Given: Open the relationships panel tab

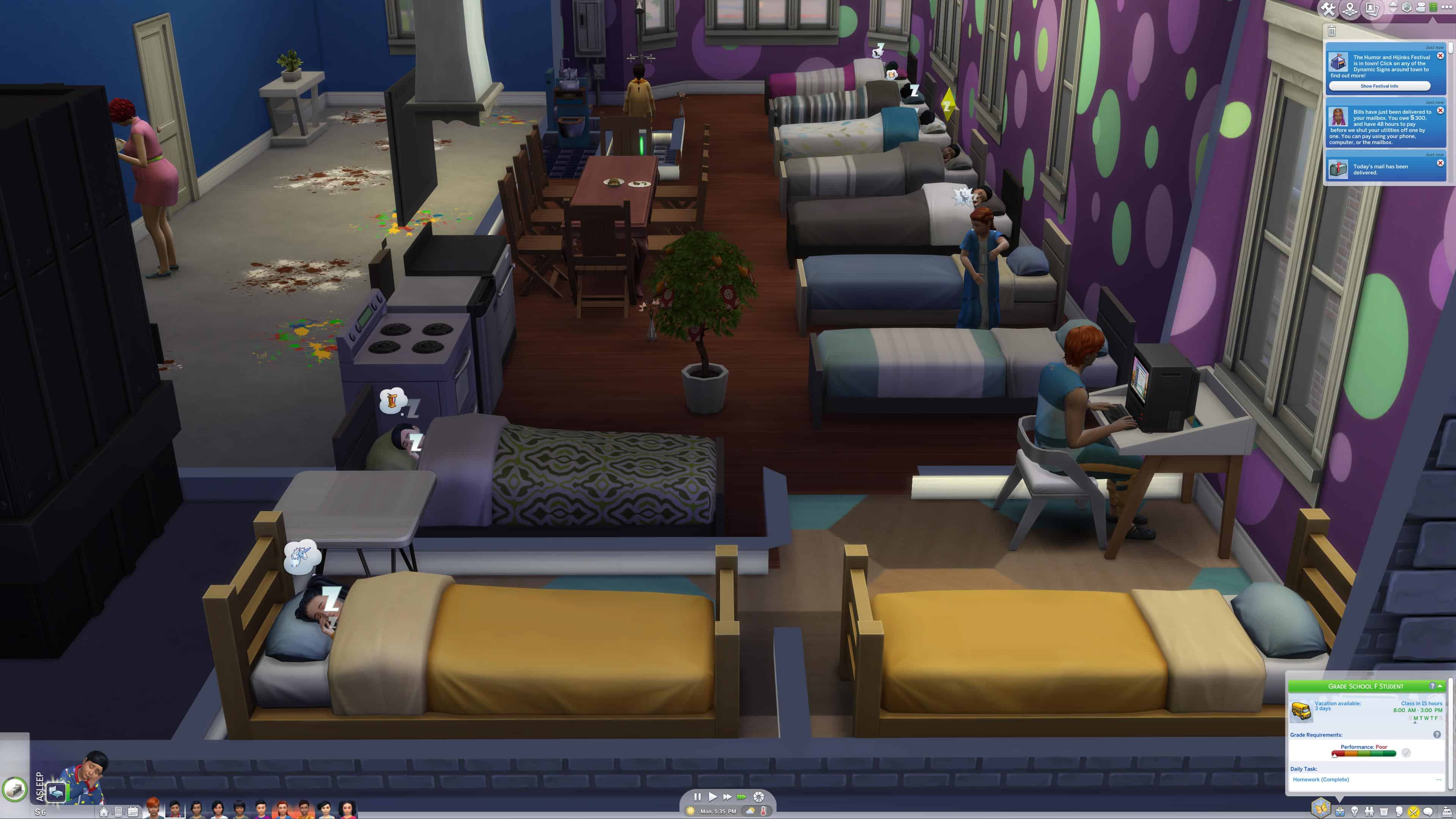Looking at the screenshot, I should point(1369,812).
